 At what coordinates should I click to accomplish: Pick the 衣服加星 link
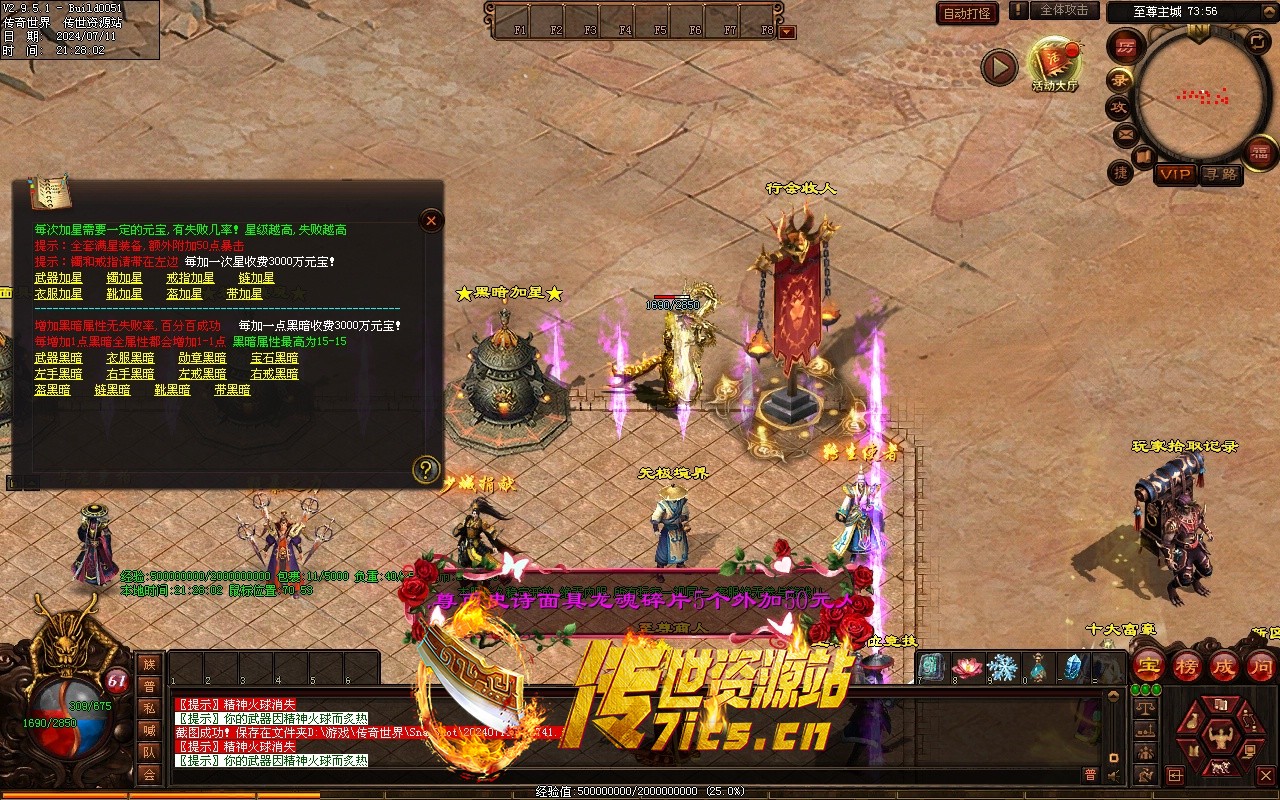(x=59, y=294)
